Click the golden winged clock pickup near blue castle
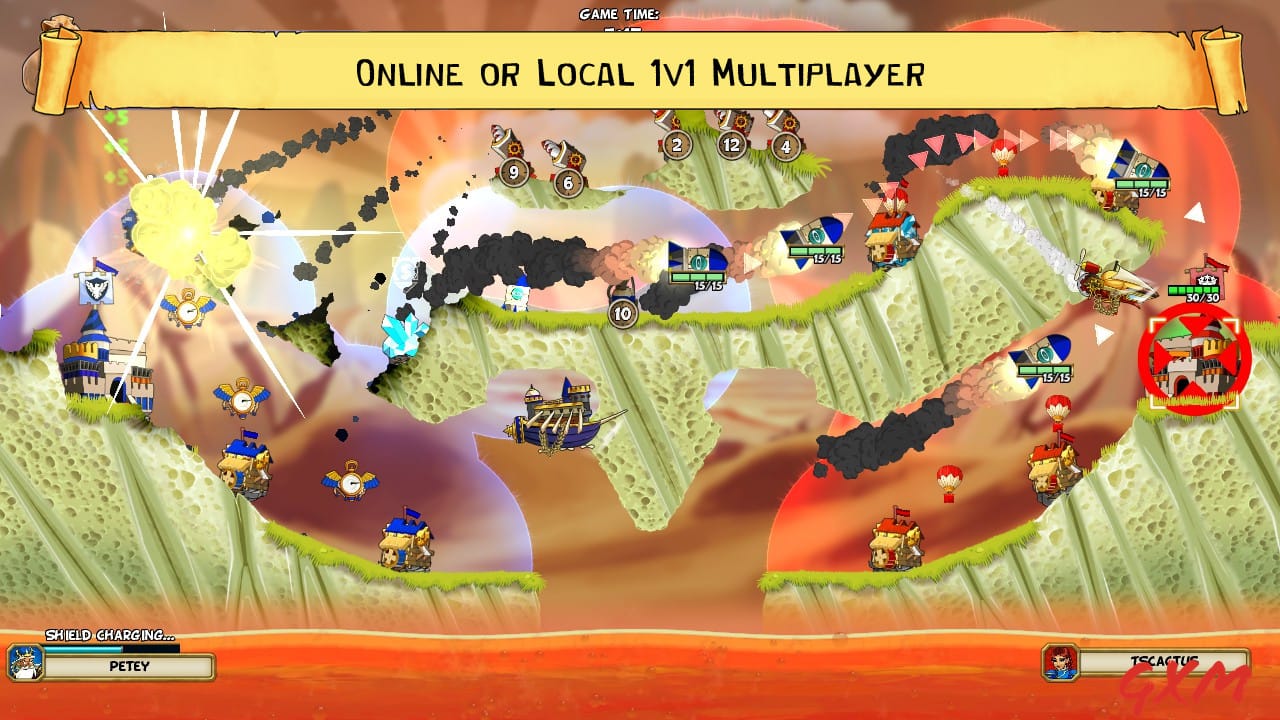This screenshot has height=720, width=1280. point(189,310)
